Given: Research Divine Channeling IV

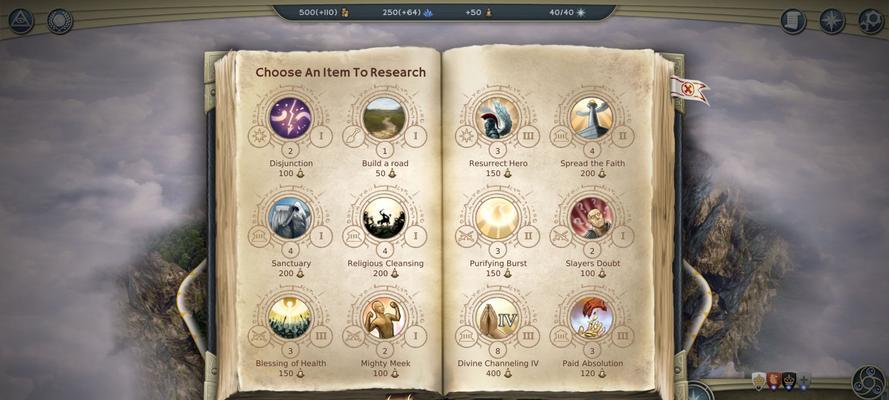Looking at the screenshot, I should tap(497, 317).
